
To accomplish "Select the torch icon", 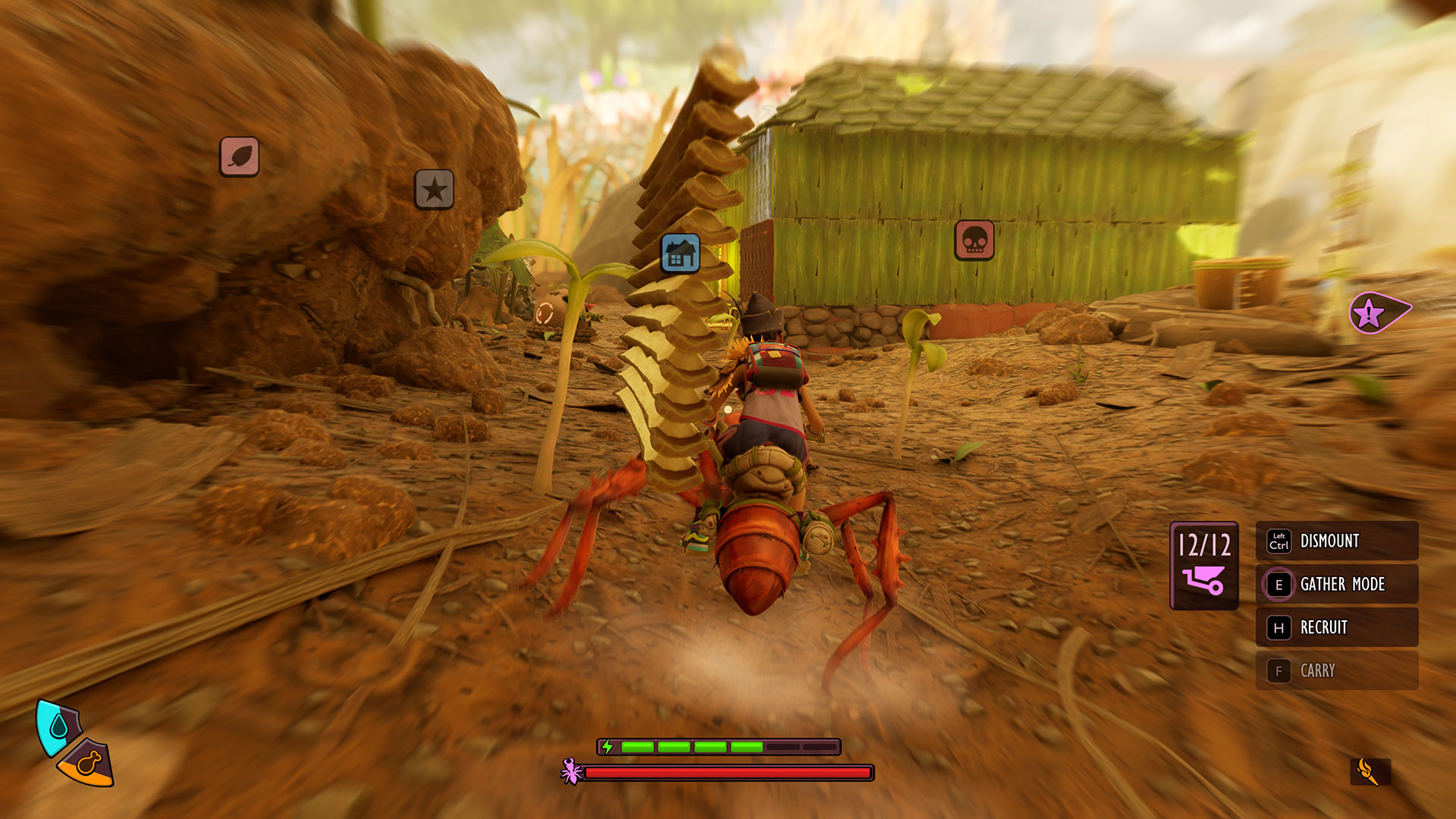I will 1369,772.
